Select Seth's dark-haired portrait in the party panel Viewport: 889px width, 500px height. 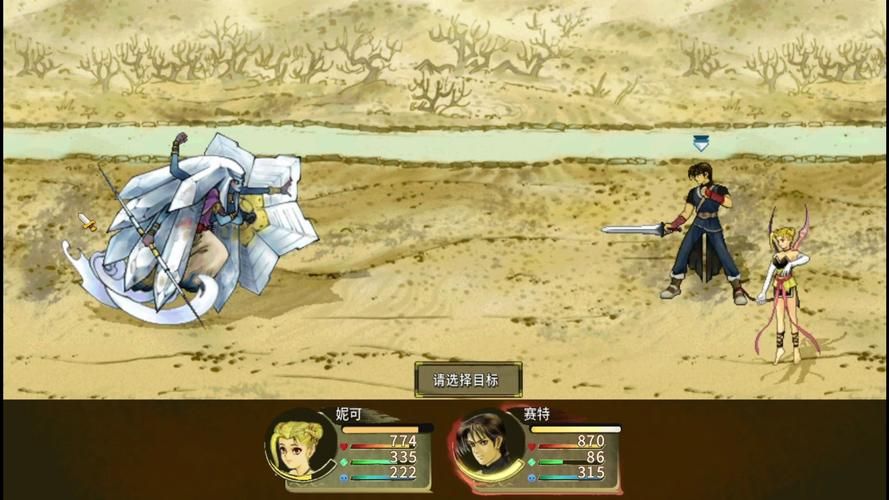tap(489, 445)
